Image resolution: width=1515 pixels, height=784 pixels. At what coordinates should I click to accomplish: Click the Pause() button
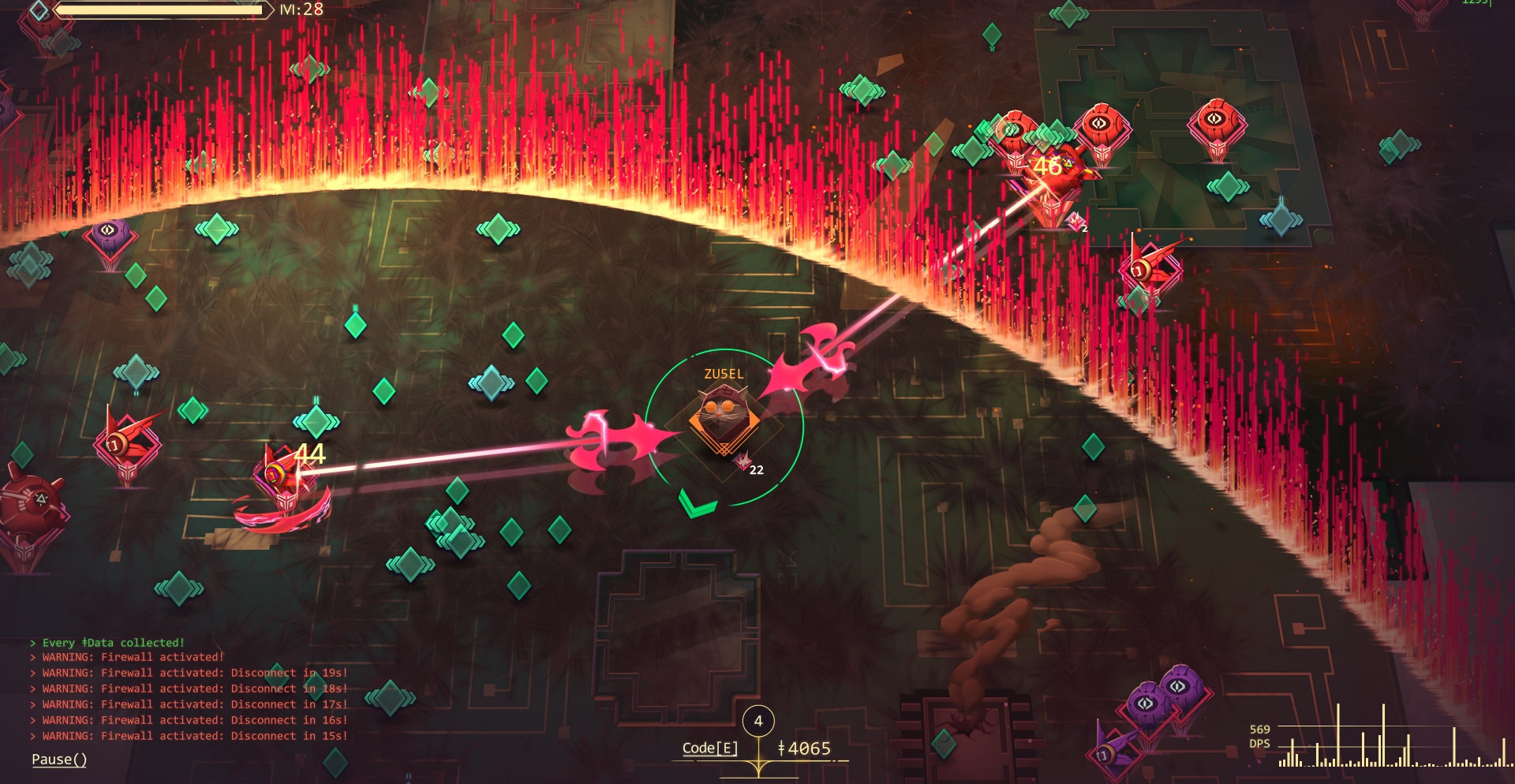(x=59, y=760)
